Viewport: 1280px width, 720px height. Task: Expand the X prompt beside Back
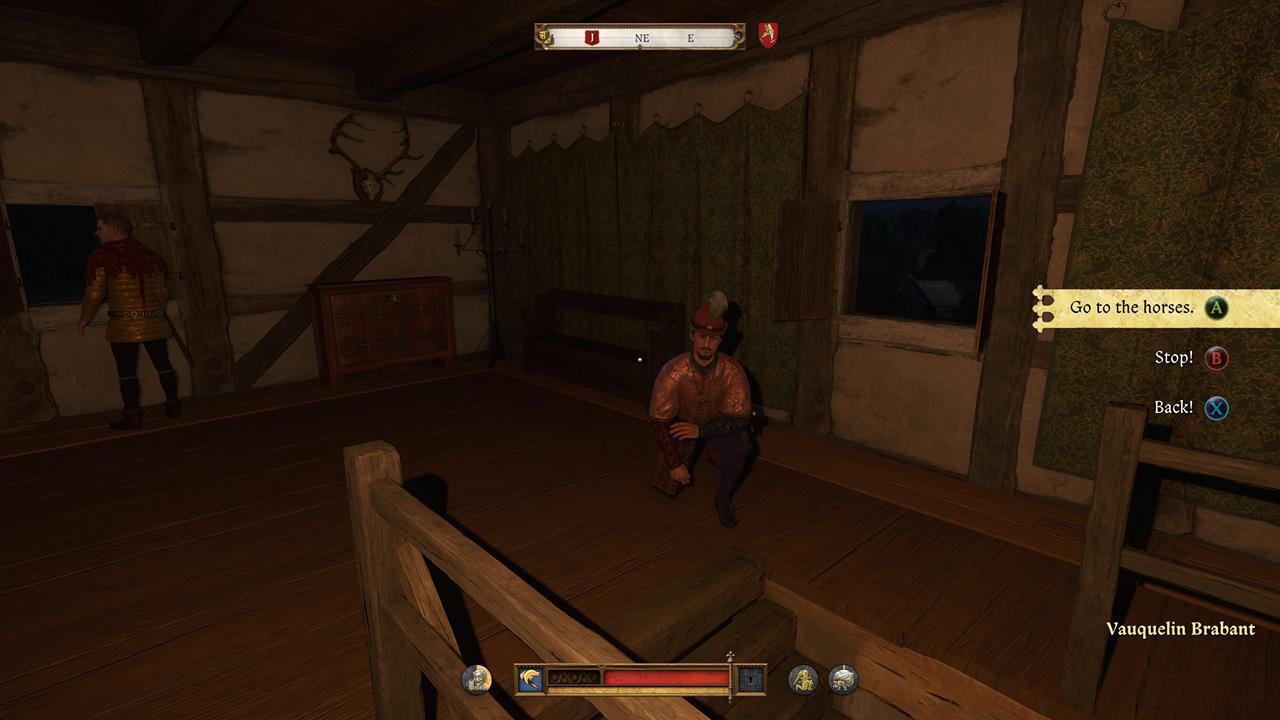(1214, 408)
